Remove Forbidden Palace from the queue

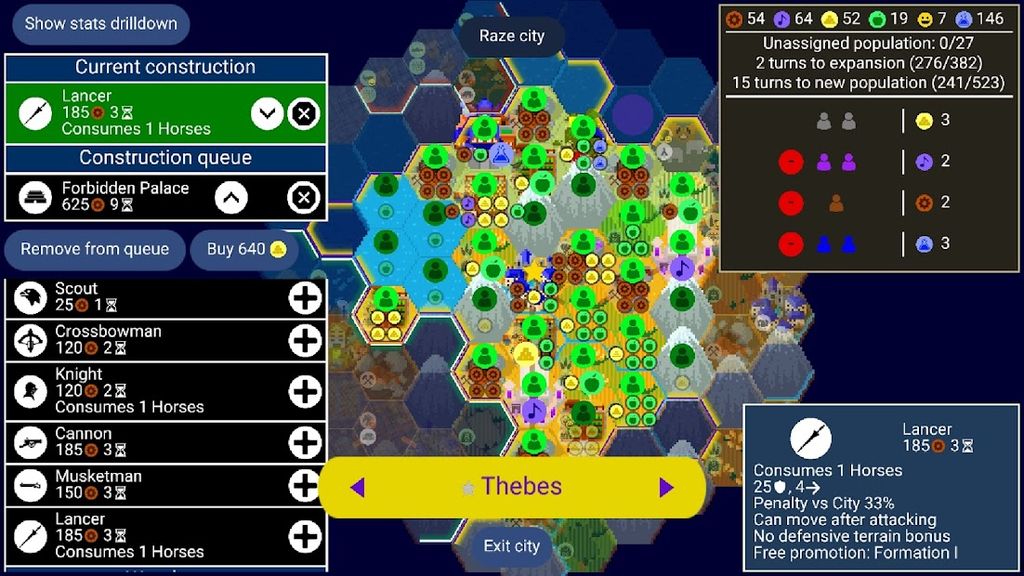coord(304,198)
